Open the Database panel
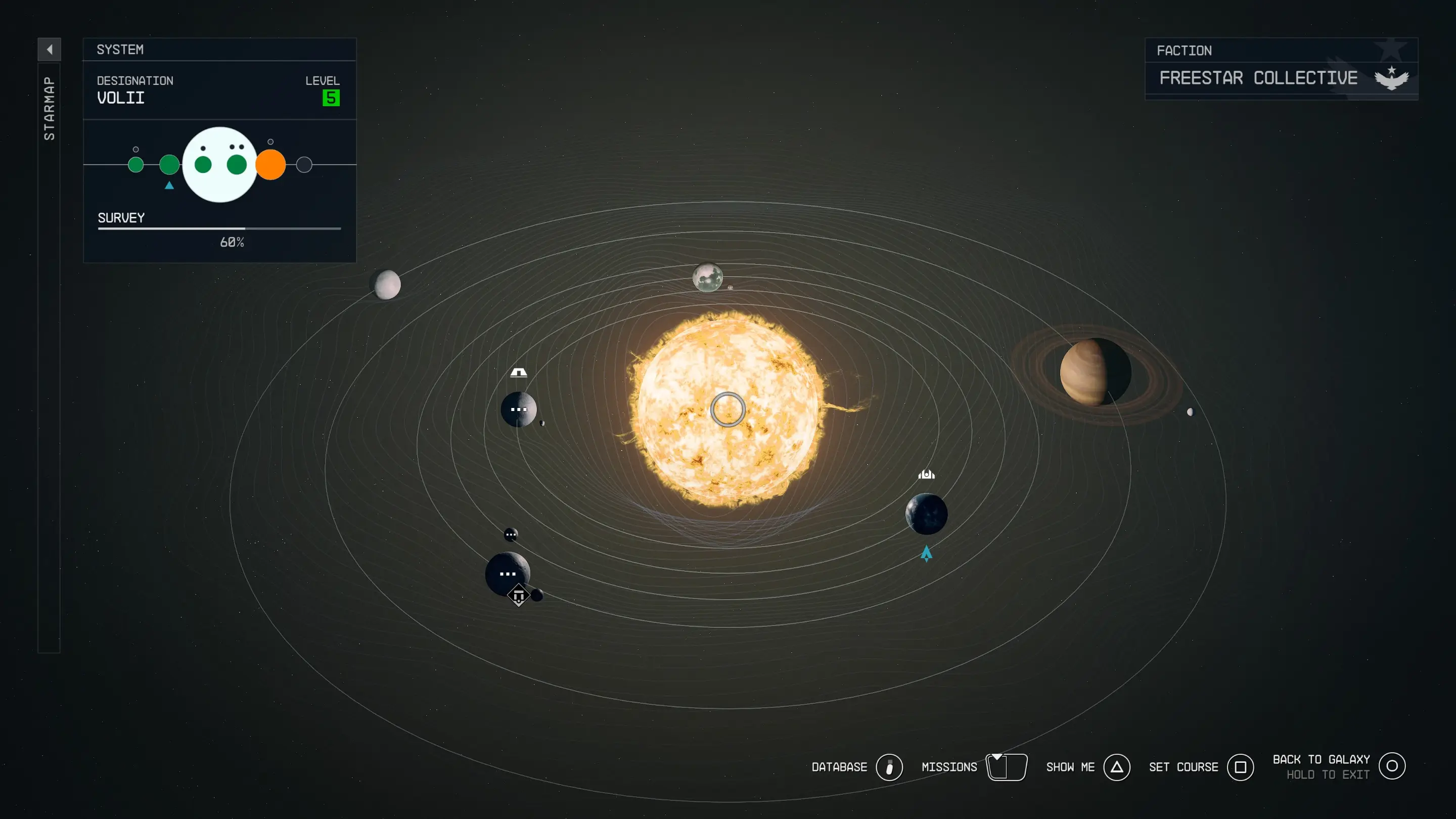 click(891, 767)
